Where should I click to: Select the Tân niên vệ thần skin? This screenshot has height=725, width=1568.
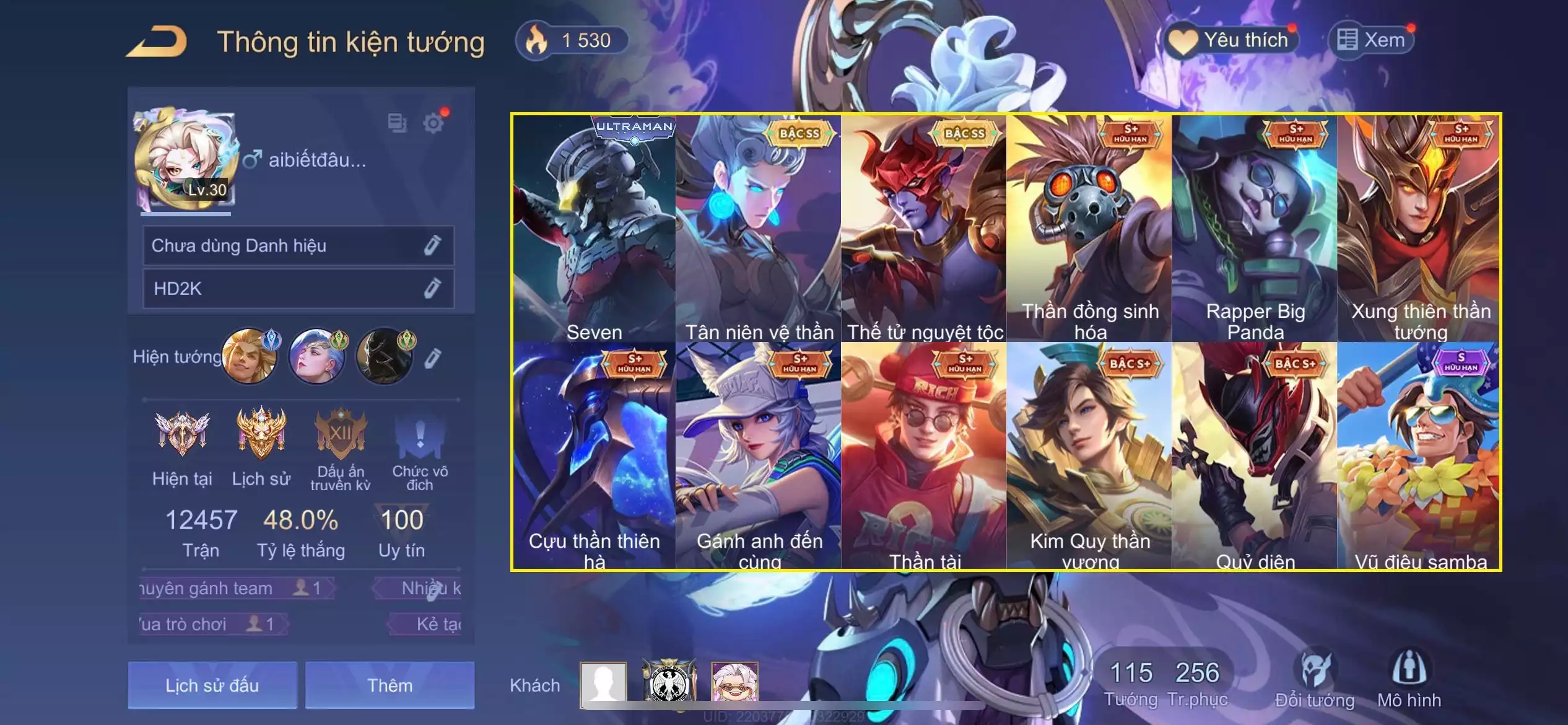coord(759,228)
